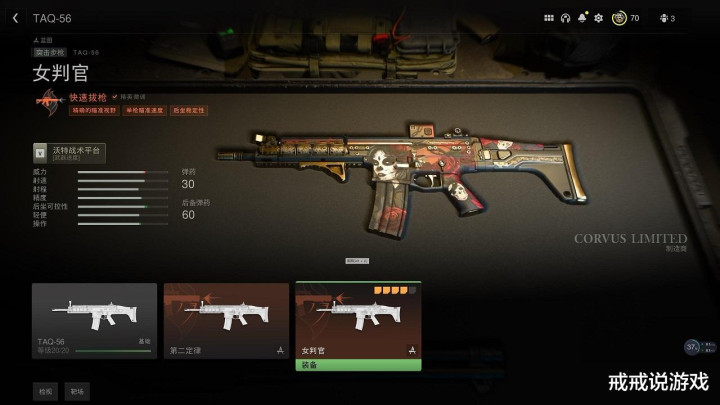Image resolution: width=720 pixels, height=405 pixels.
Task: Select the base TAQ-56 blueprint card
Action: coord(94,320)
